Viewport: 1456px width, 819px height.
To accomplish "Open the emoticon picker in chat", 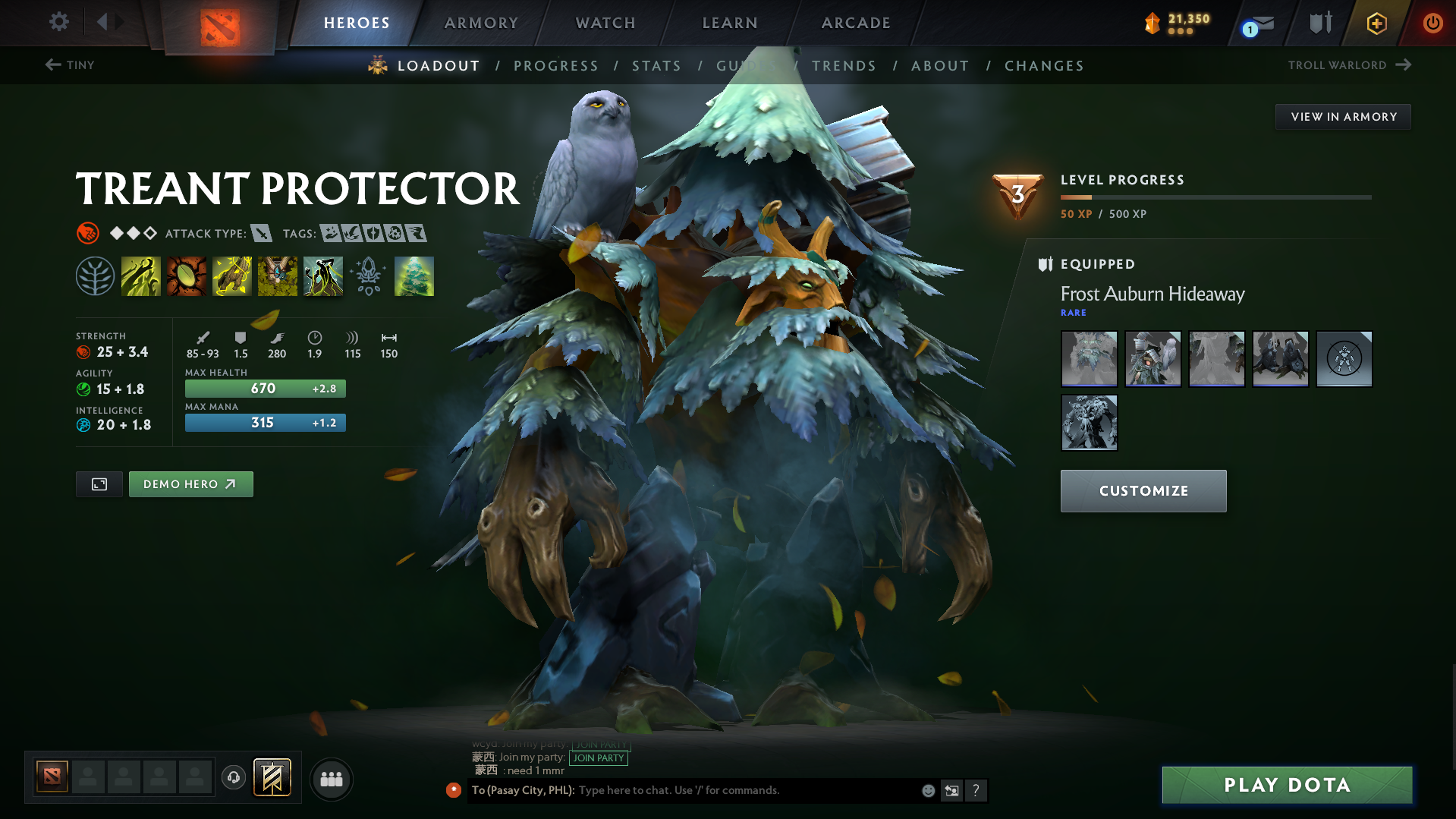I will click(x=928, y=790).
